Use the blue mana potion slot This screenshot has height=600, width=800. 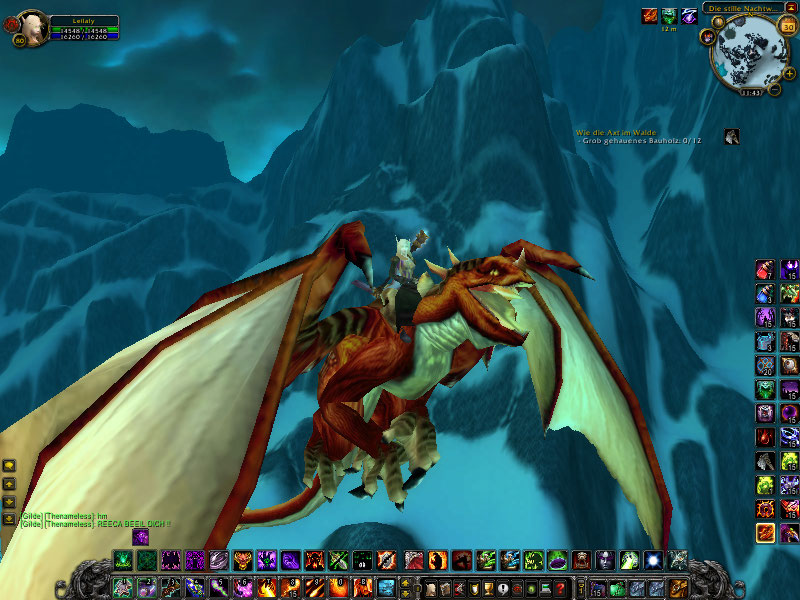tap(765, 294)
